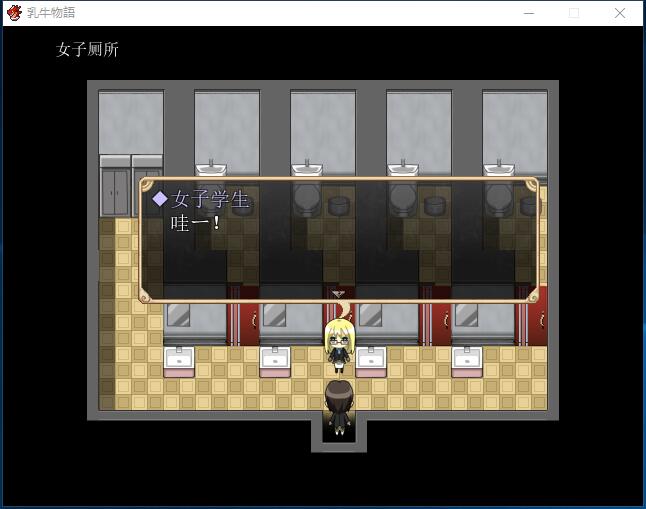This screenshot has width=646, height=509.
Task: Minimize the 乳牛物語 game window
Action: (x=528, y=13)
